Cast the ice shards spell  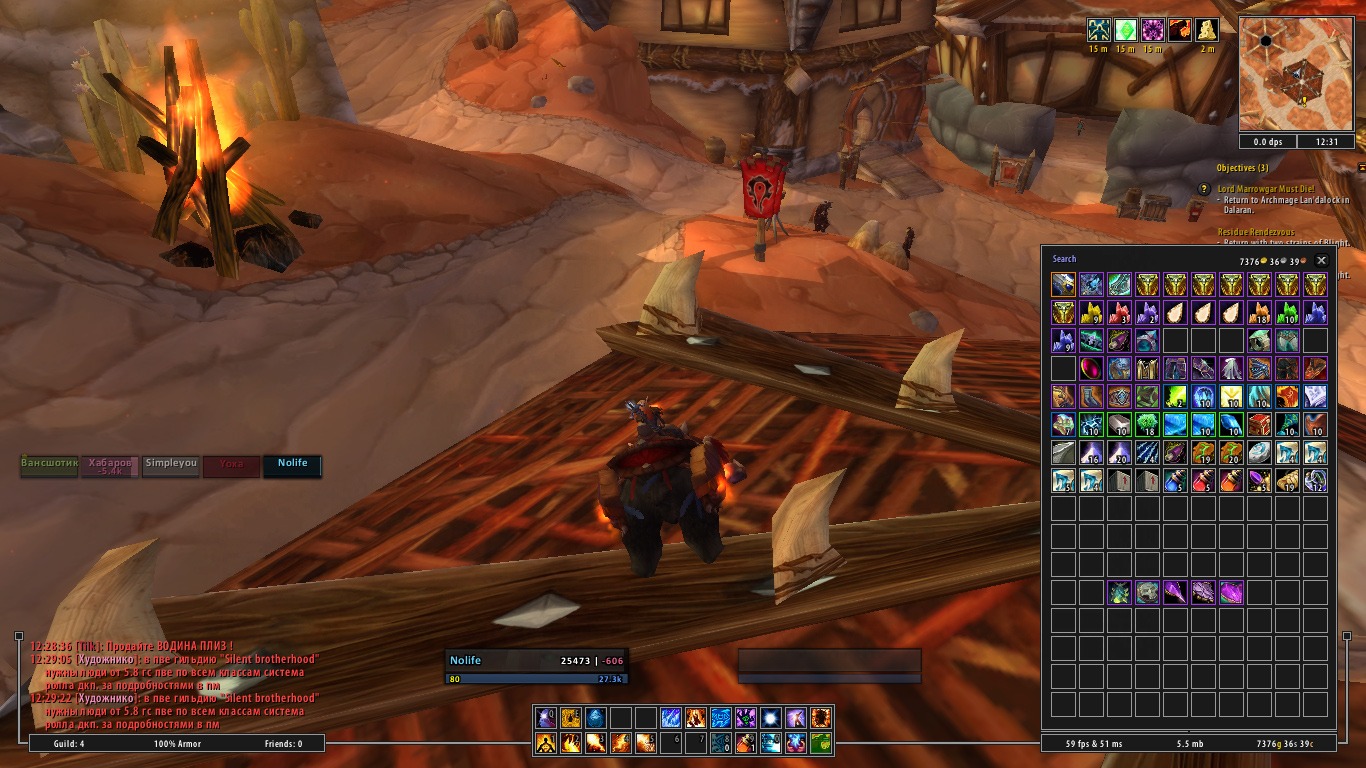tap(670, 718)
